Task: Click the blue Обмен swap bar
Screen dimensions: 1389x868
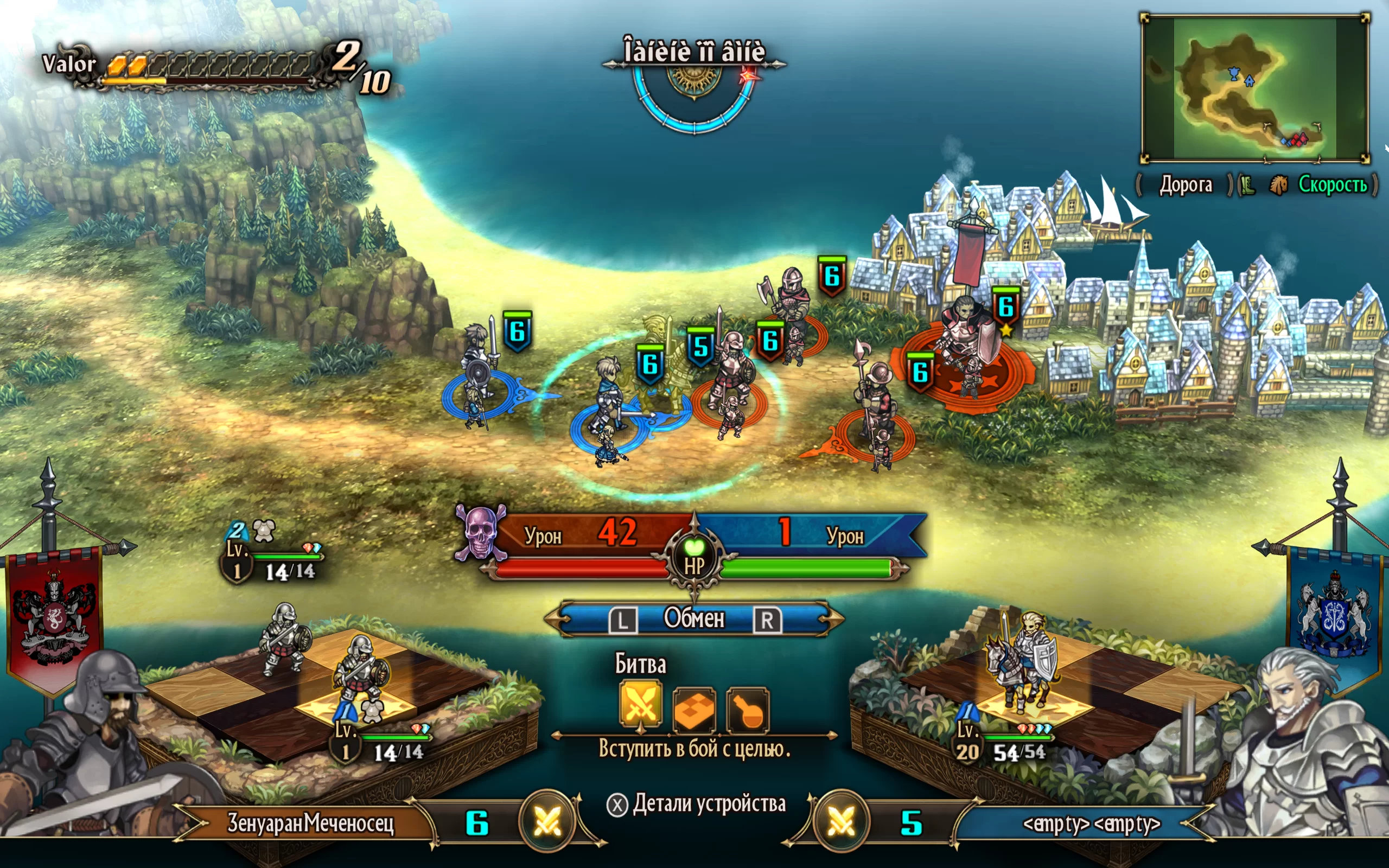Action: [x=693, y=620]
